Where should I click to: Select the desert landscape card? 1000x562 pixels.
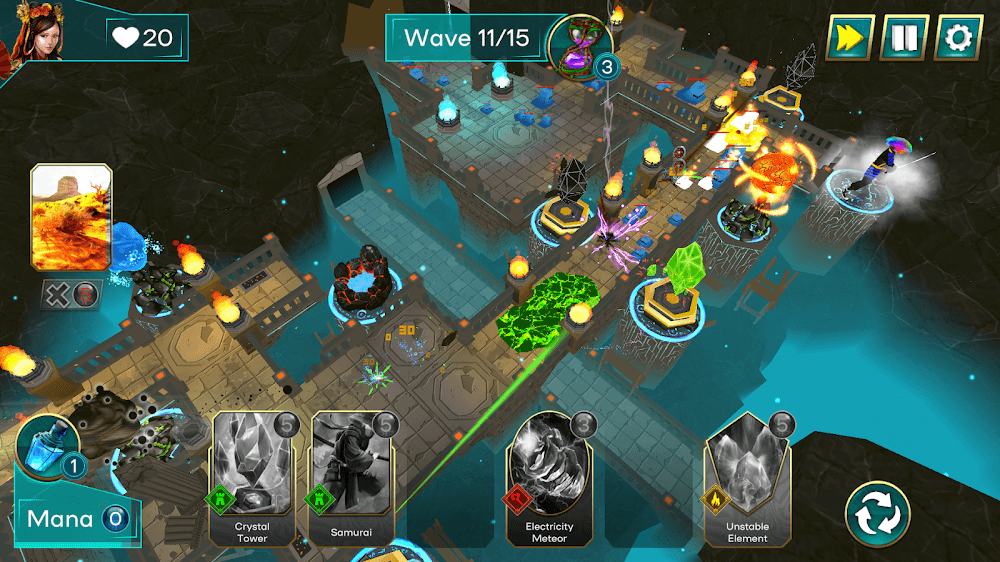click(x=71, y=218)
